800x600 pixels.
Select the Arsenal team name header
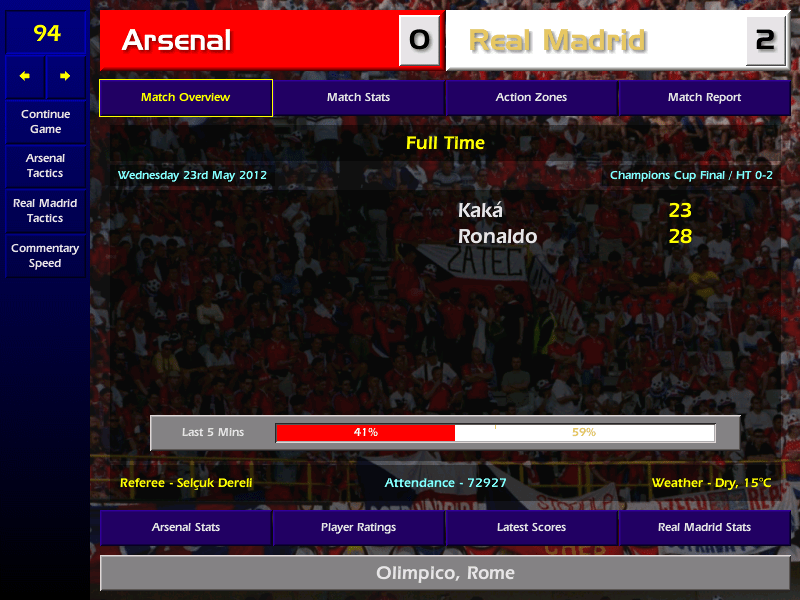point(248,40)
